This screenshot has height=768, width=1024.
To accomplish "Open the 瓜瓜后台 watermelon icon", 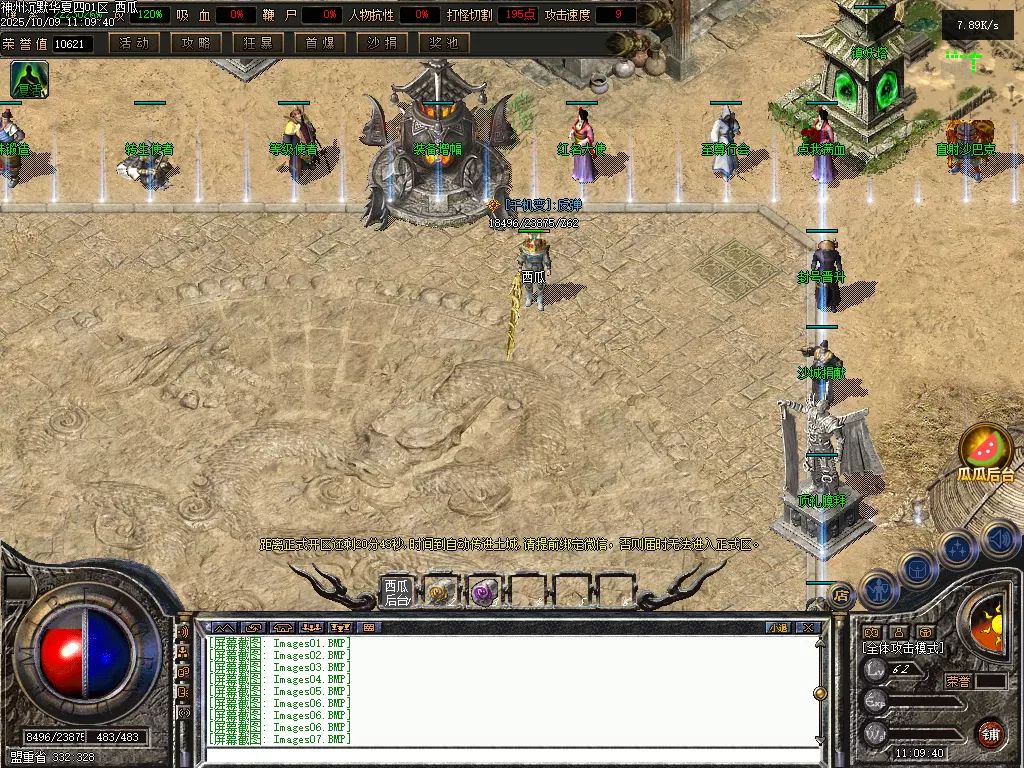I will (986, 452).
